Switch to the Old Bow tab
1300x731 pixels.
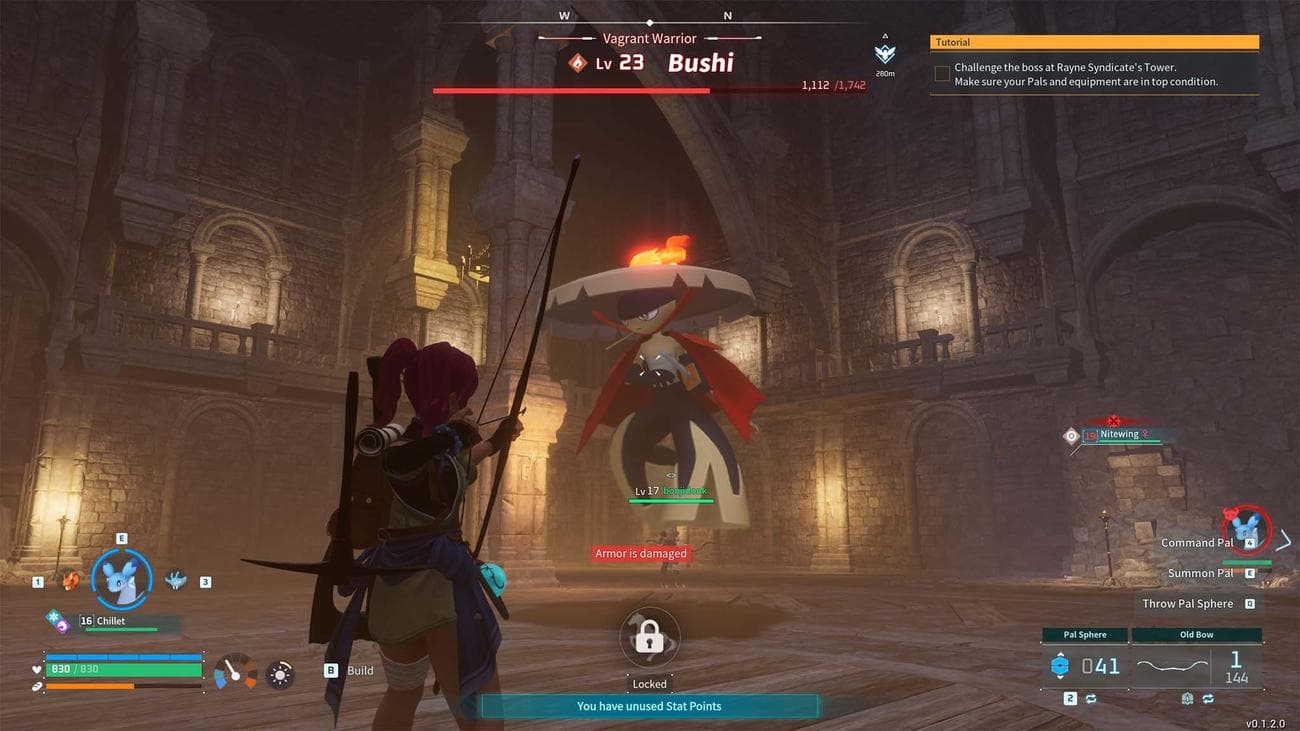(1196, 634)
